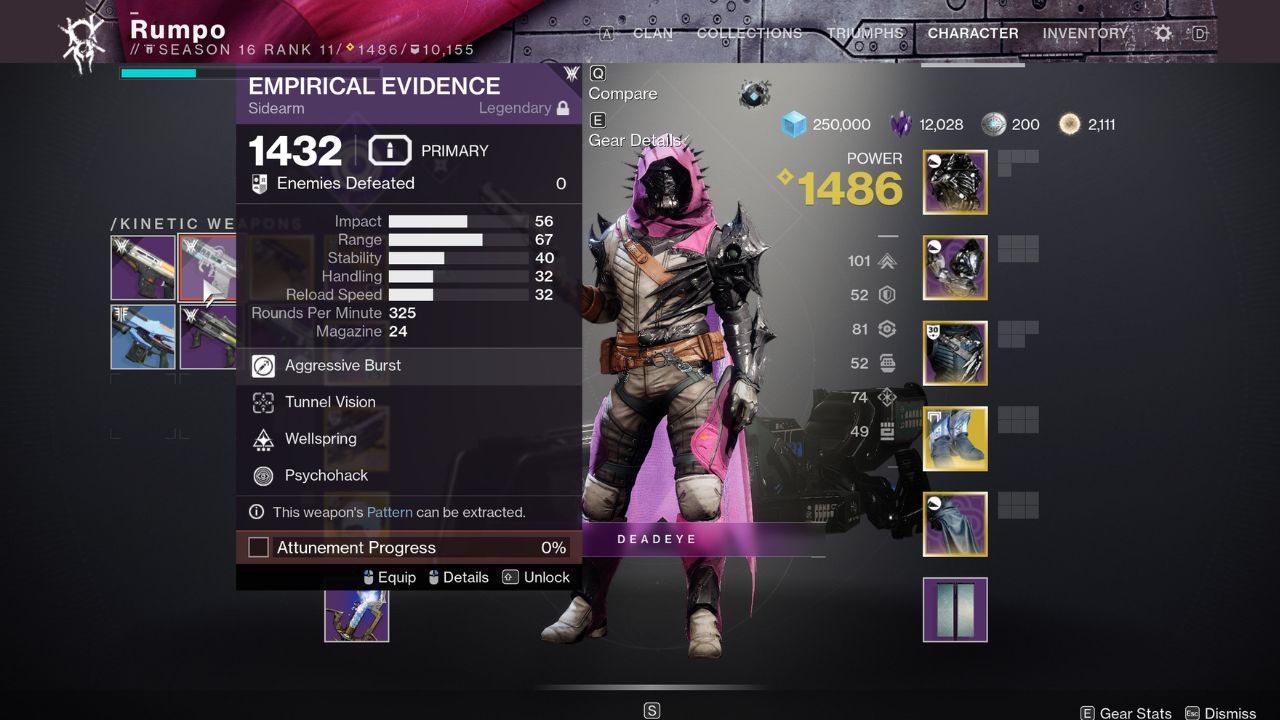Select the helmet armor slot
Image resolution: width=1280 pixels, height=720 pixels.
coord(955,182)
